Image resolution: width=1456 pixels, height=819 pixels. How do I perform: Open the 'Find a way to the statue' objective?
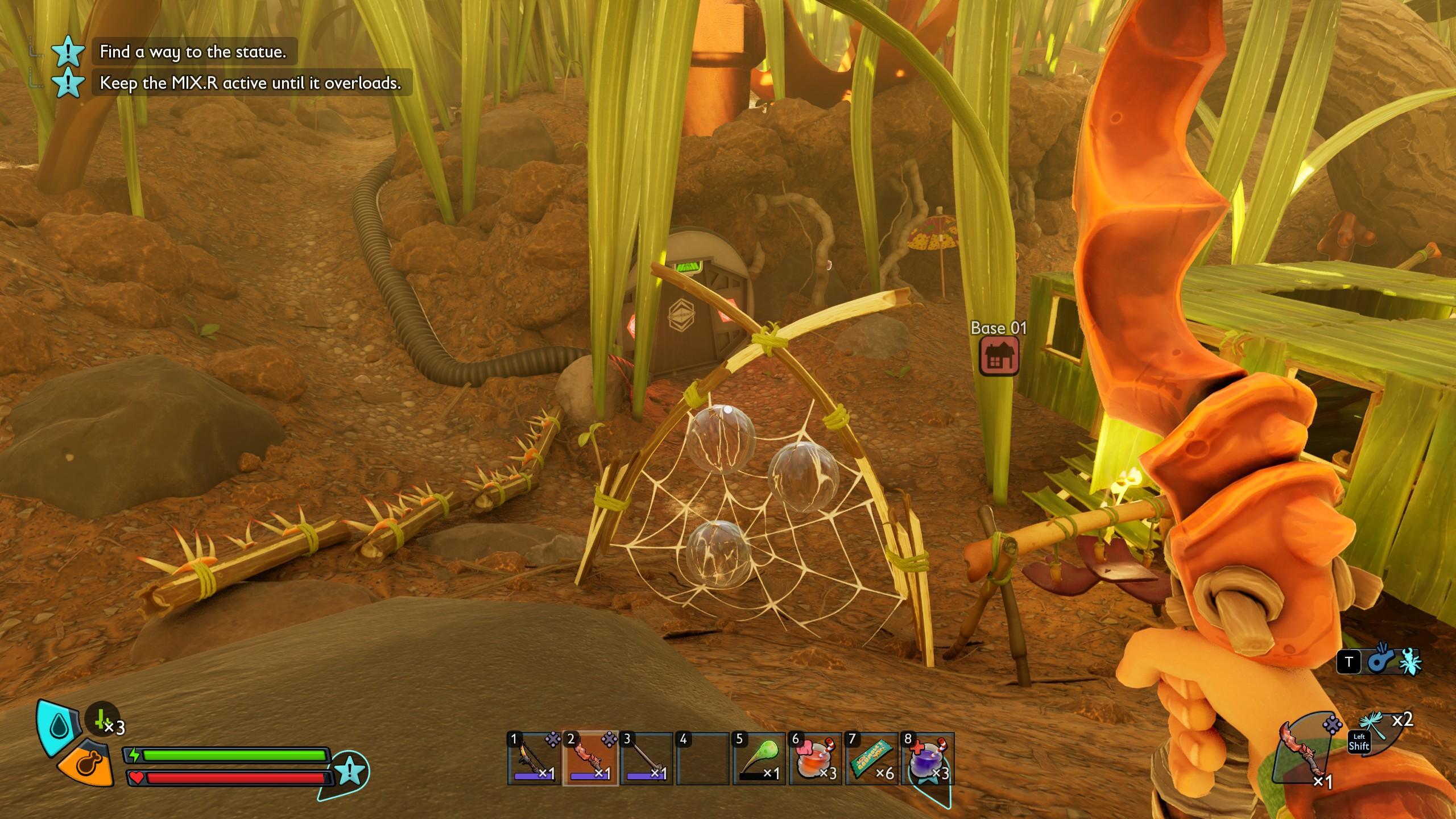pyautogui.click(x=192, y=52)
